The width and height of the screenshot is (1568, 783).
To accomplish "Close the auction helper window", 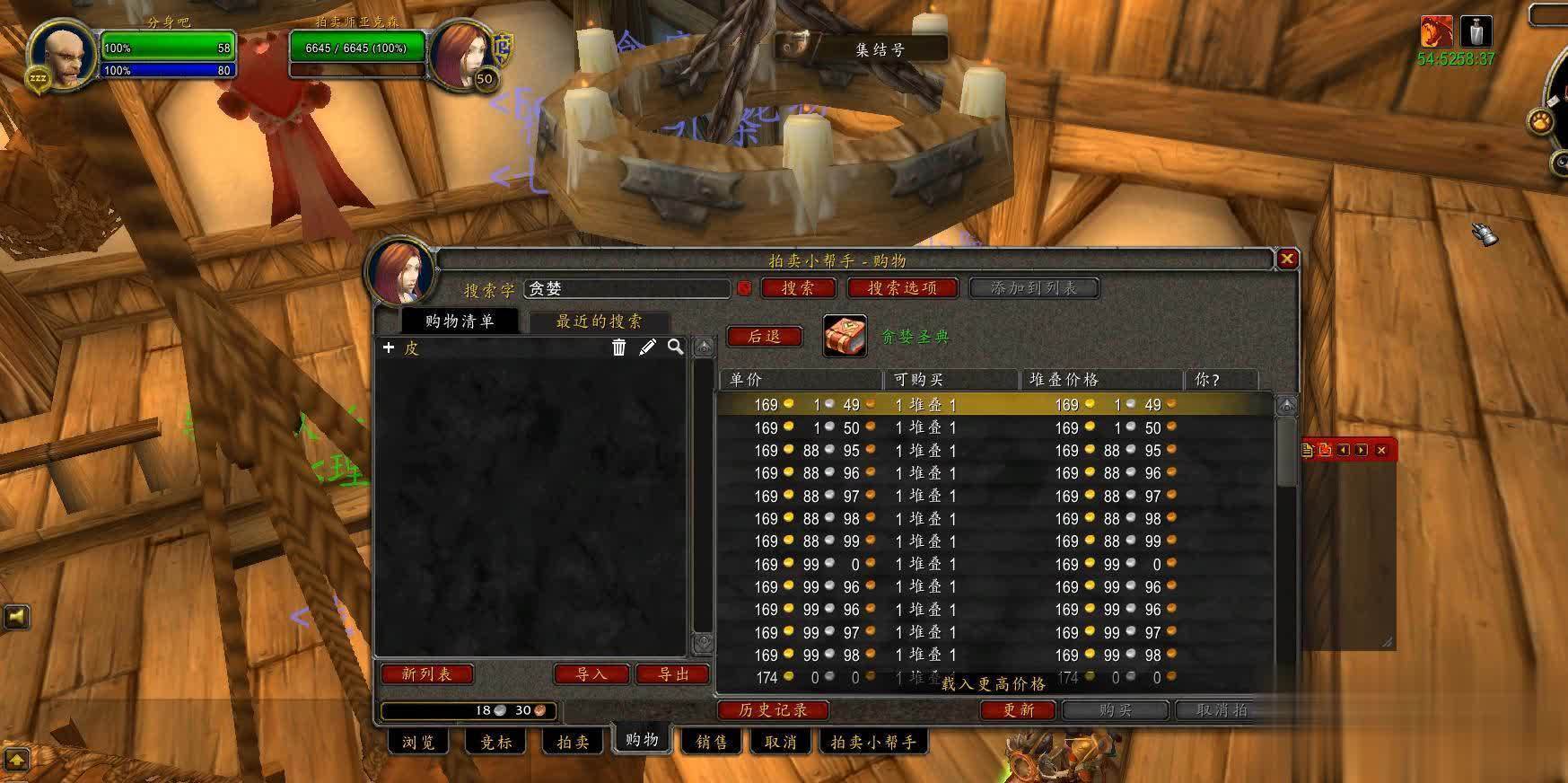I will click(x=1287, y=259).
